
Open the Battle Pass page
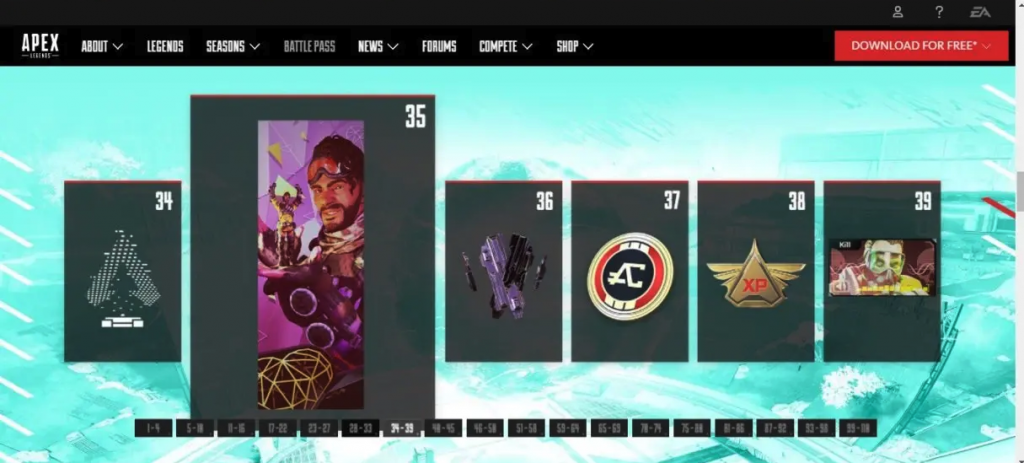(309, 46)
